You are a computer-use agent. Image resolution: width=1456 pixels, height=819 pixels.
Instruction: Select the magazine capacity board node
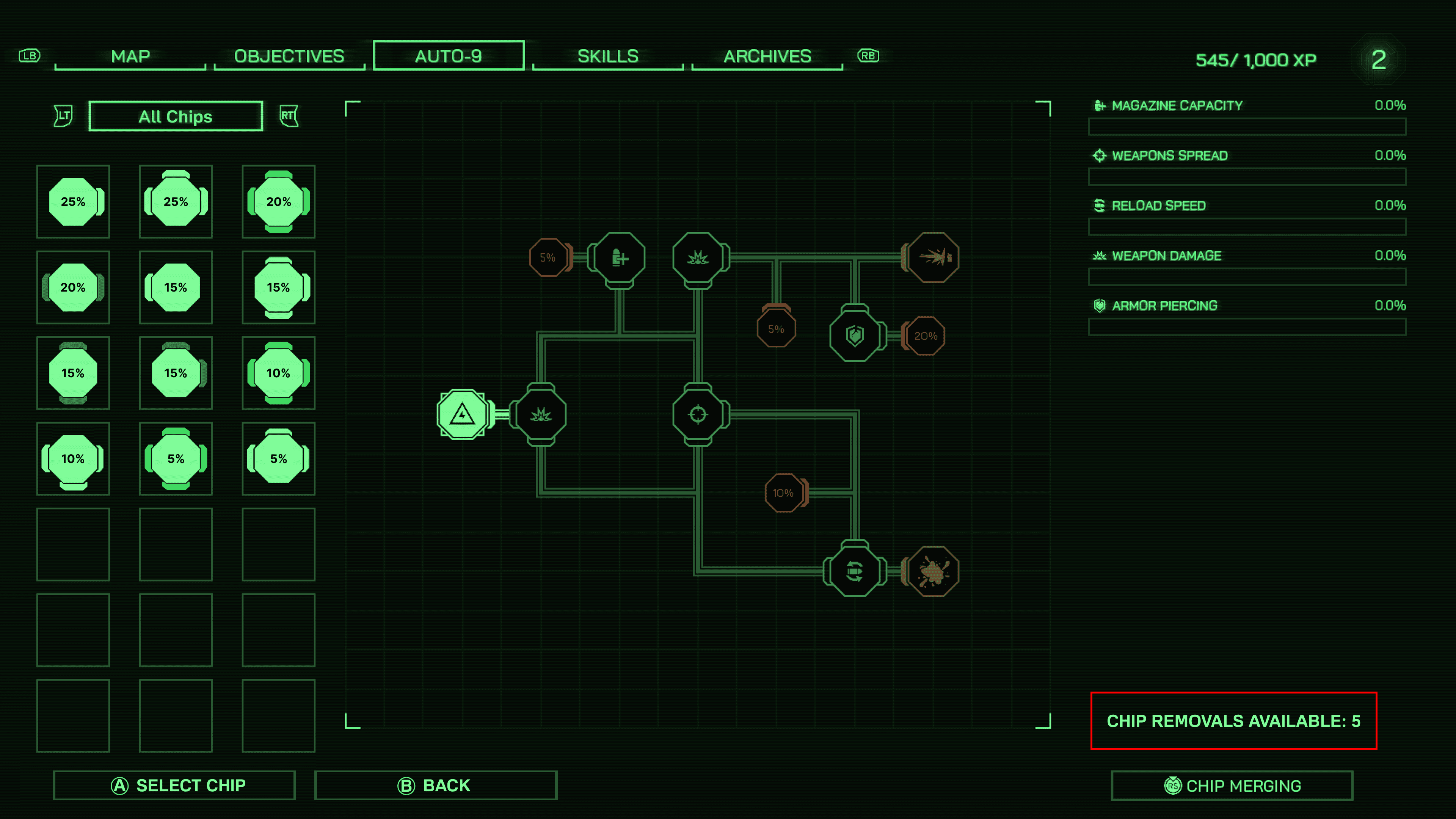coord(620,258)
